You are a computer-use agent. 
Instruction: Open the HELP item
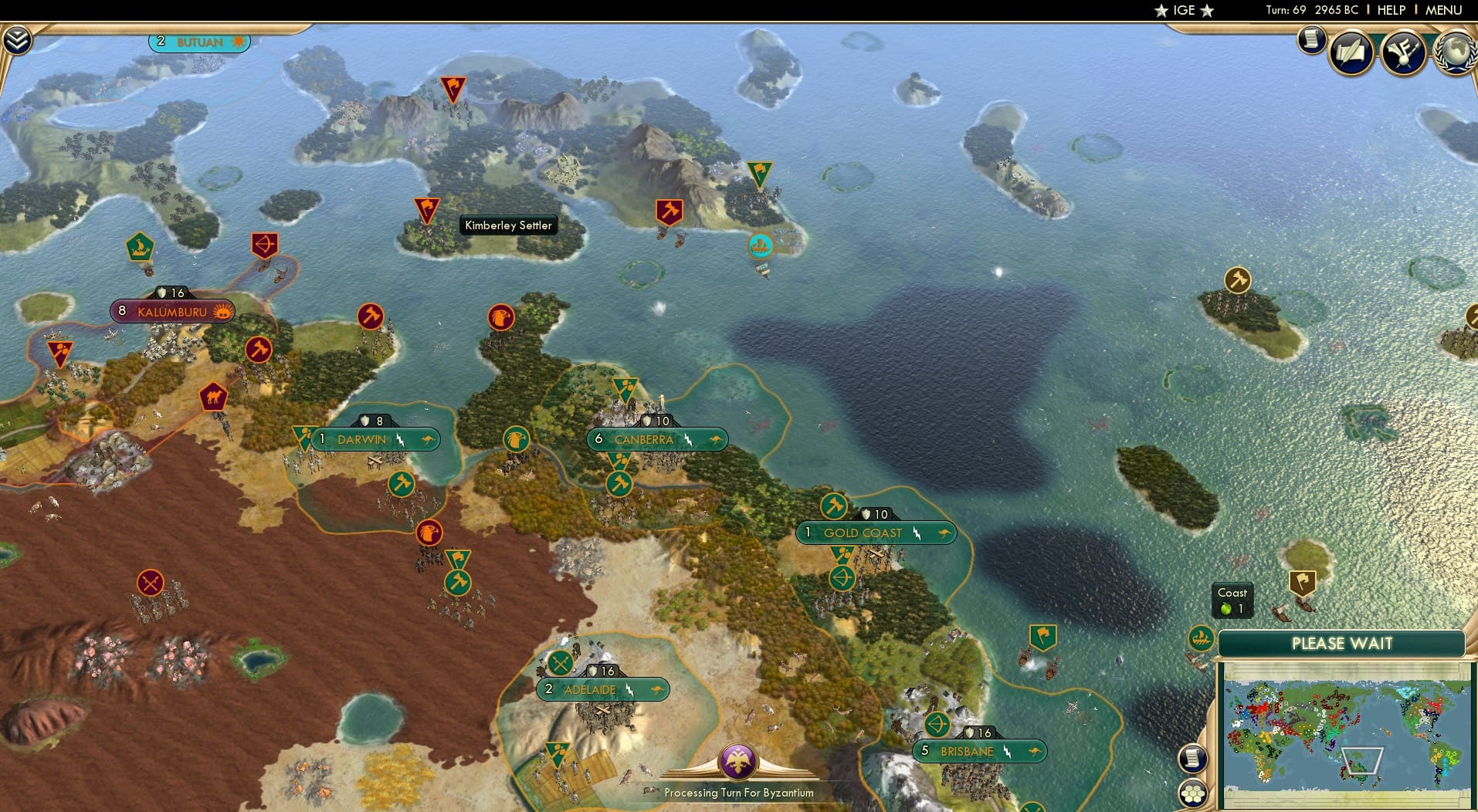coord(1392,10)
